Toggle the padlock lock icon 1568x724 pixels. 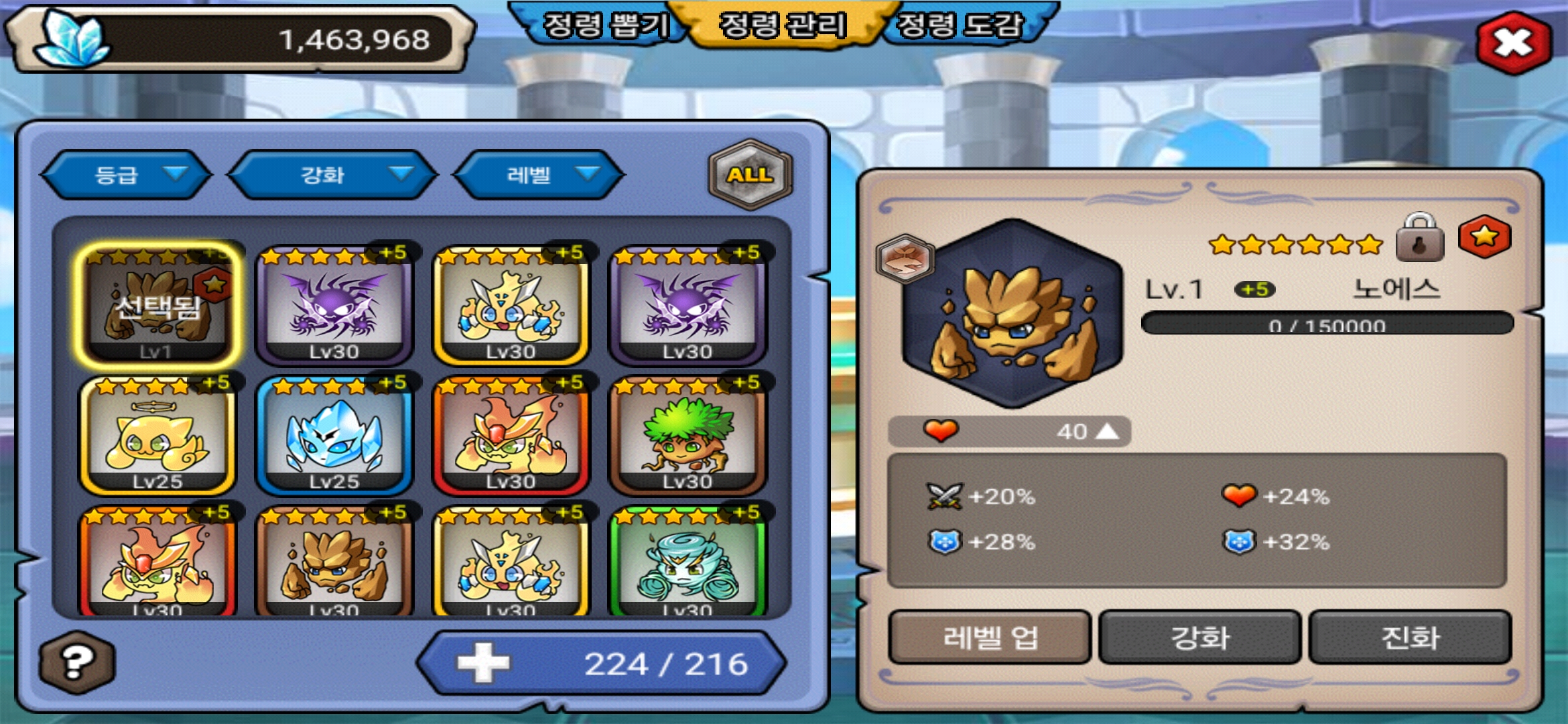click(1419, 239)
